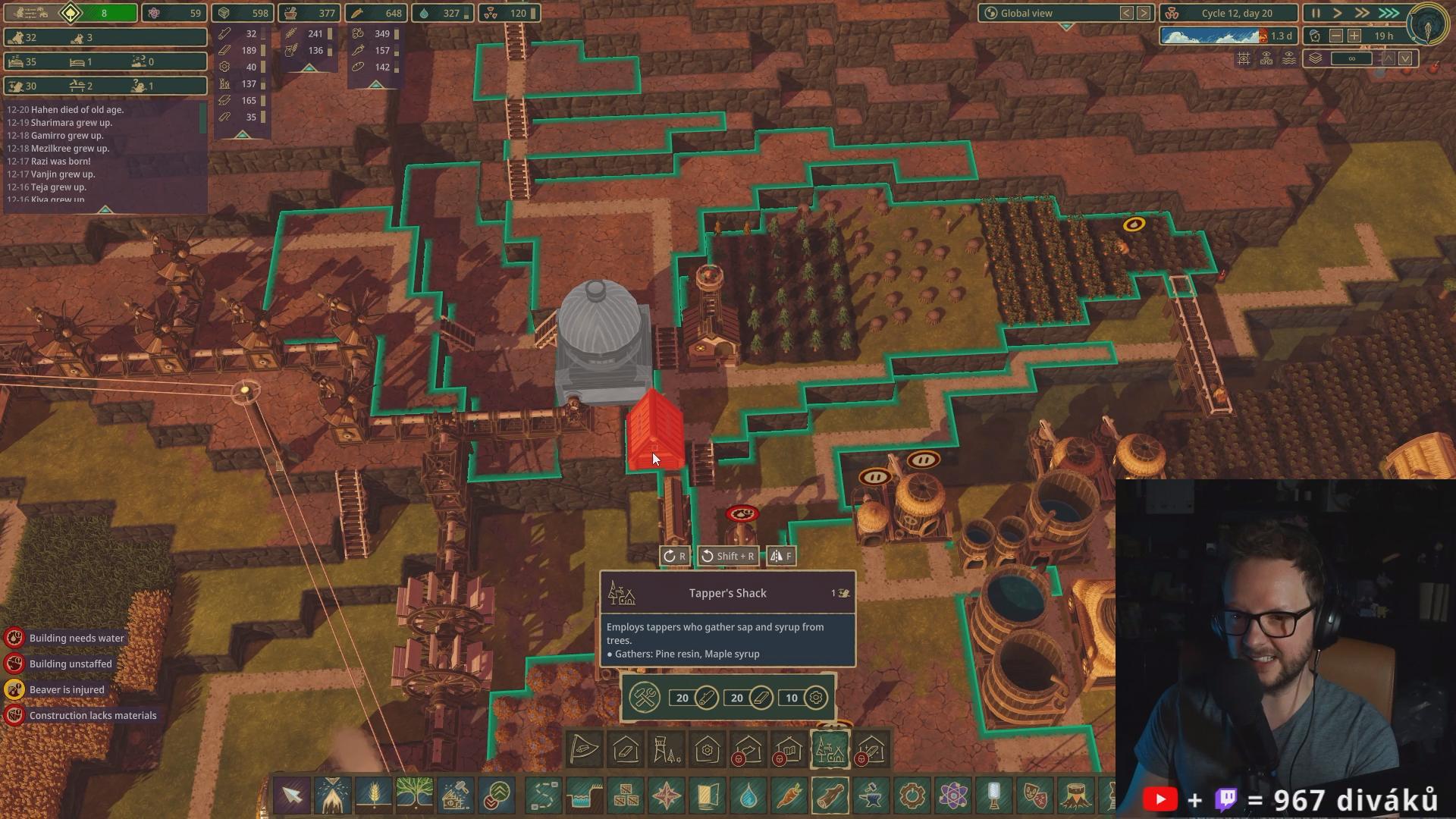The height and width of the screenshot is (819, 1456).
Task: Choose the Lumberjack Flag building
Action: click(585, 750)
